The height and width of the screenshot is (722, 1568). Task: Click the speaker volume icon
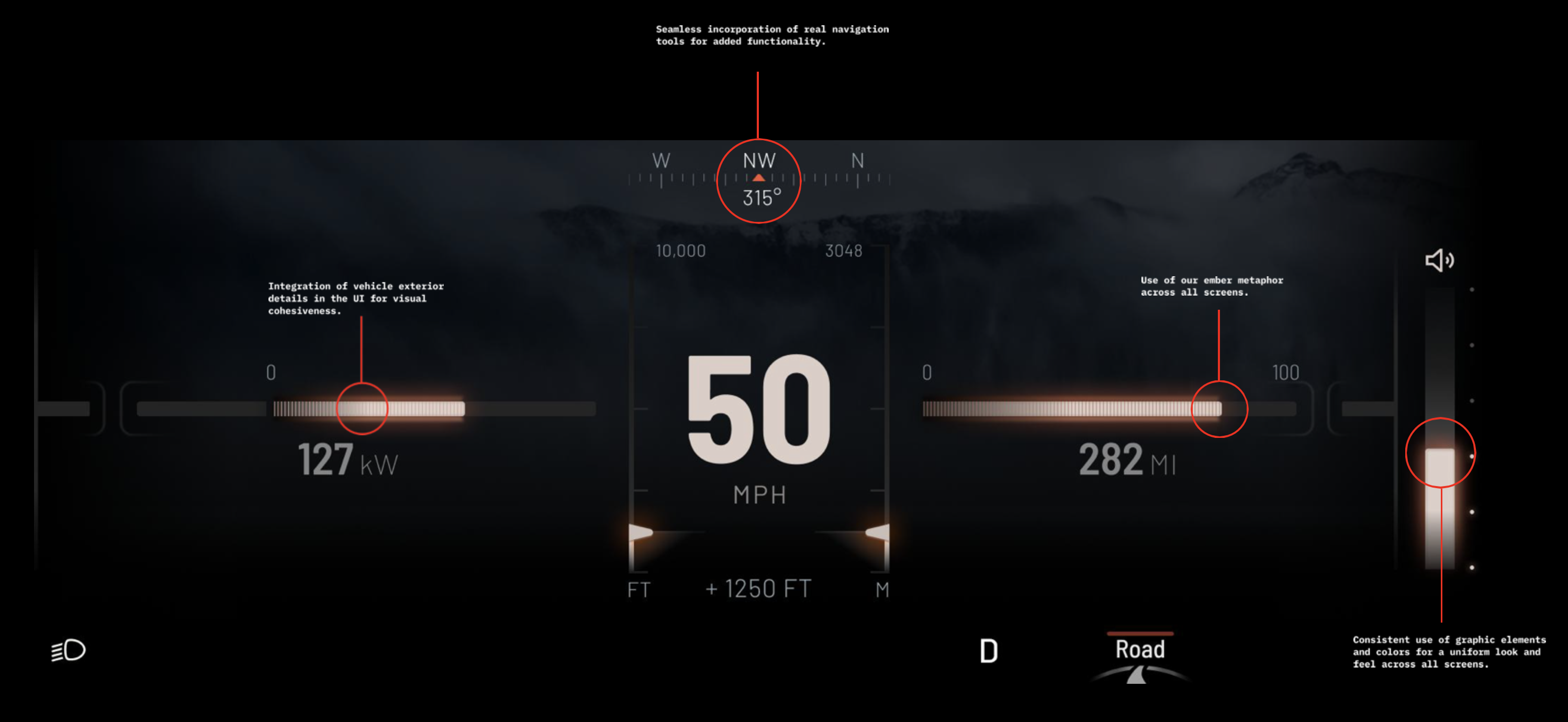(x=1439, y=261)
